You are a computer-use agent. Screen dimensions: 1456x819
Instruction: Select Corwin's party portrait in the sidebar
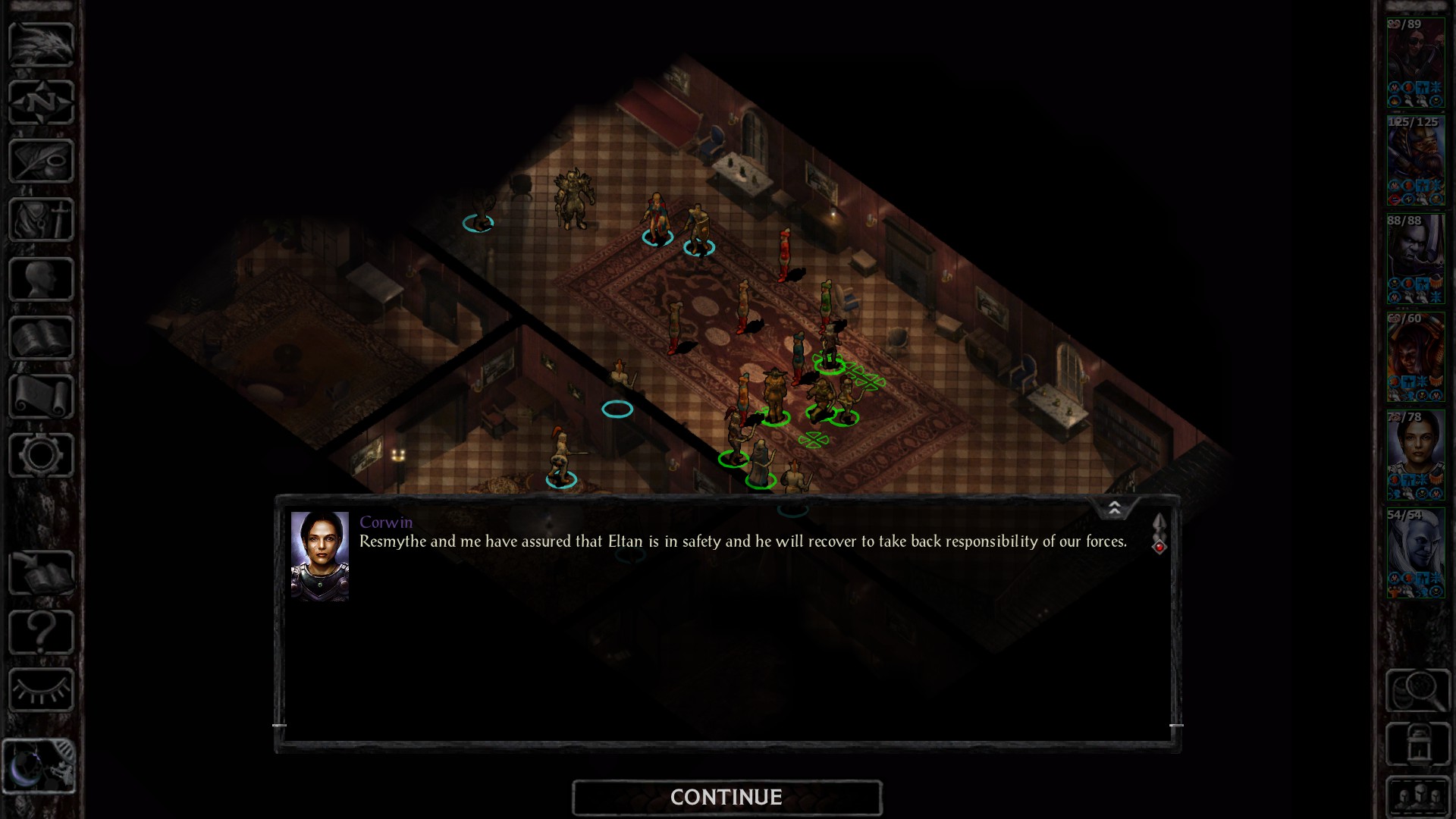click(1415, 455)
